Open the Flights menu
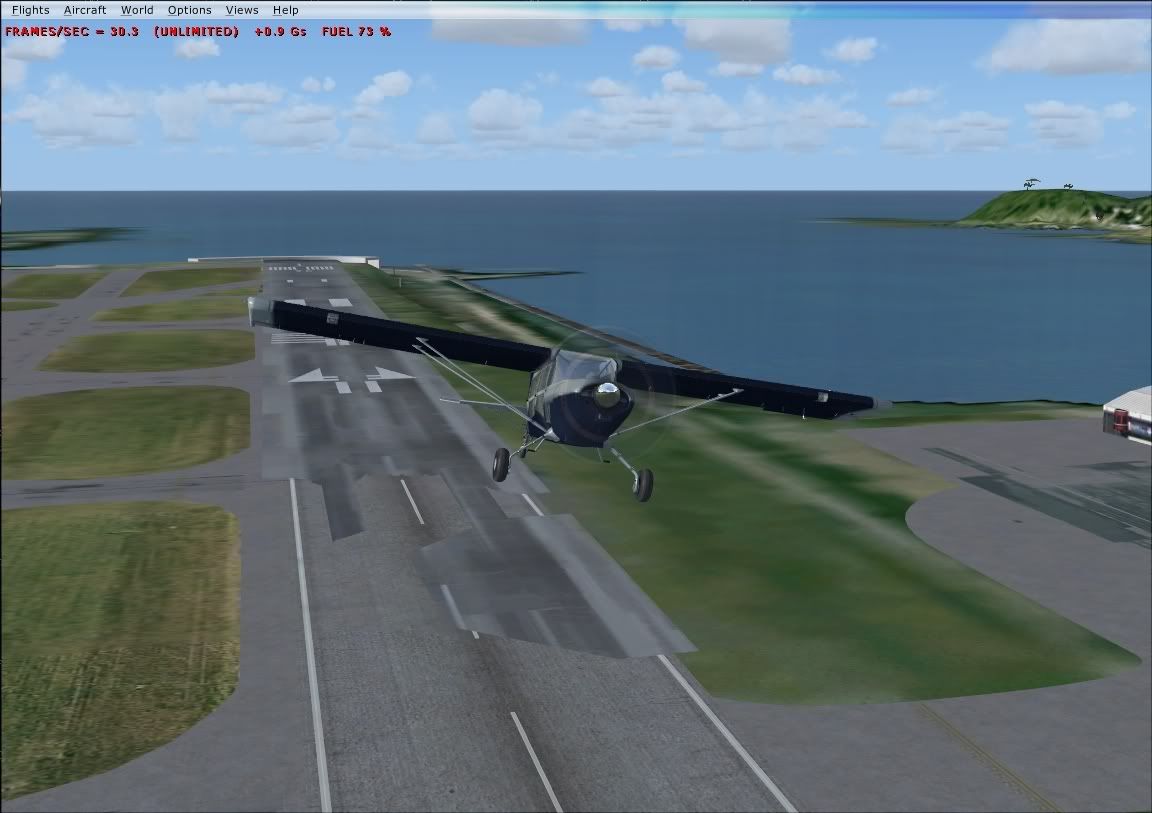 pos(30,10)
